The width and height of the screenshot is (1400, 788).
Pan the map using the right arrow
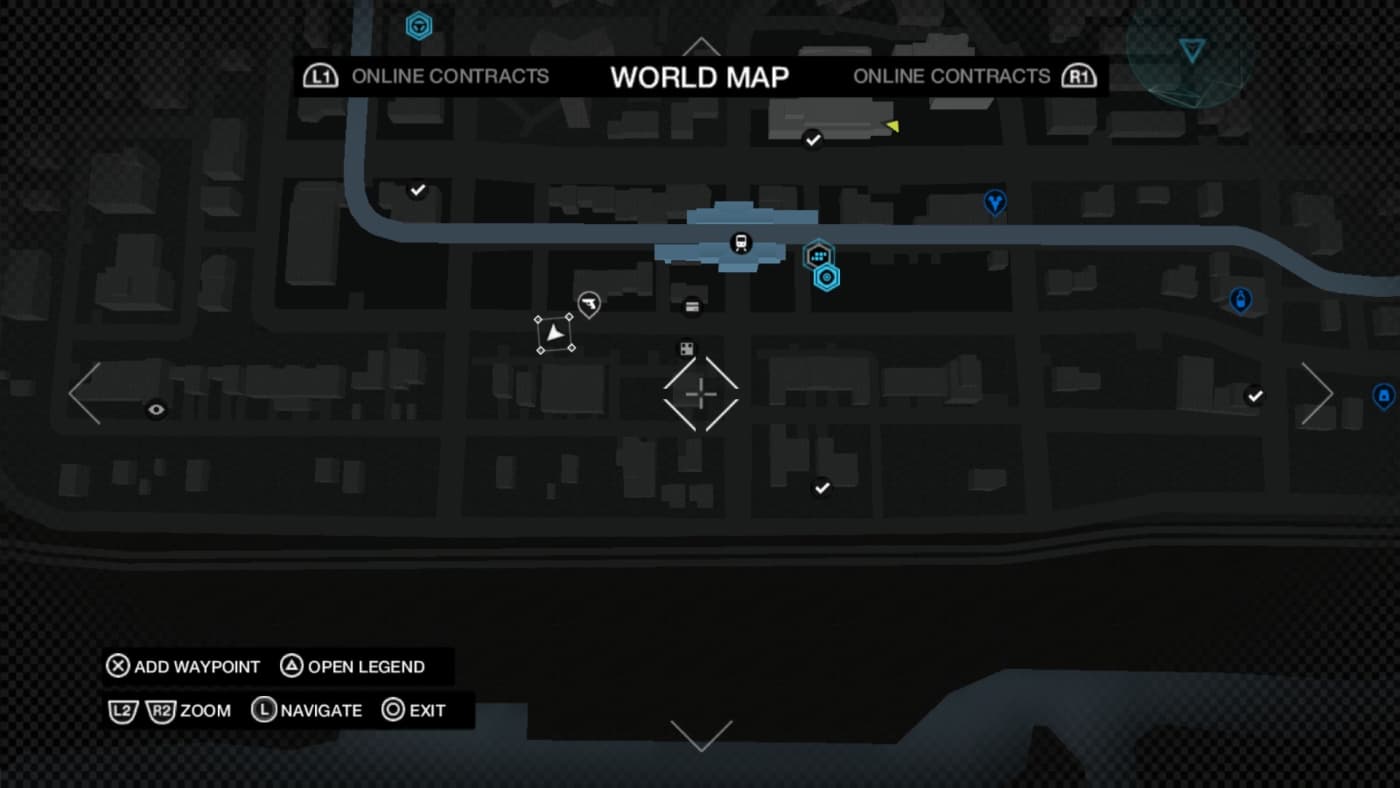[x=1316, y=394]
